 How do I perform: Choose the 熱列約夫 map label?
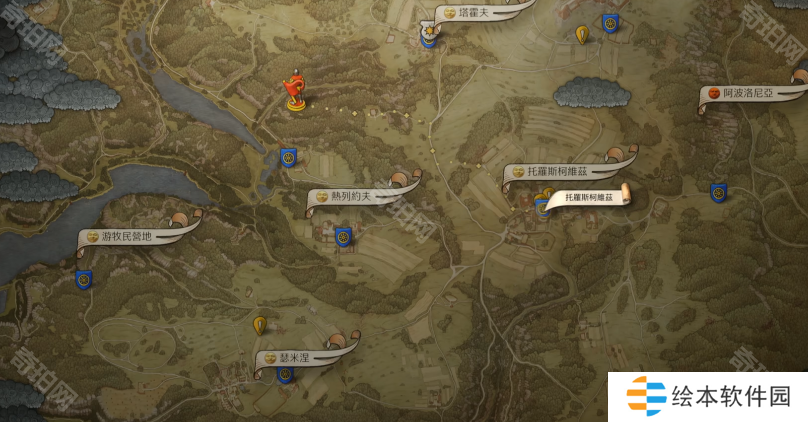[x=354, y=196]
